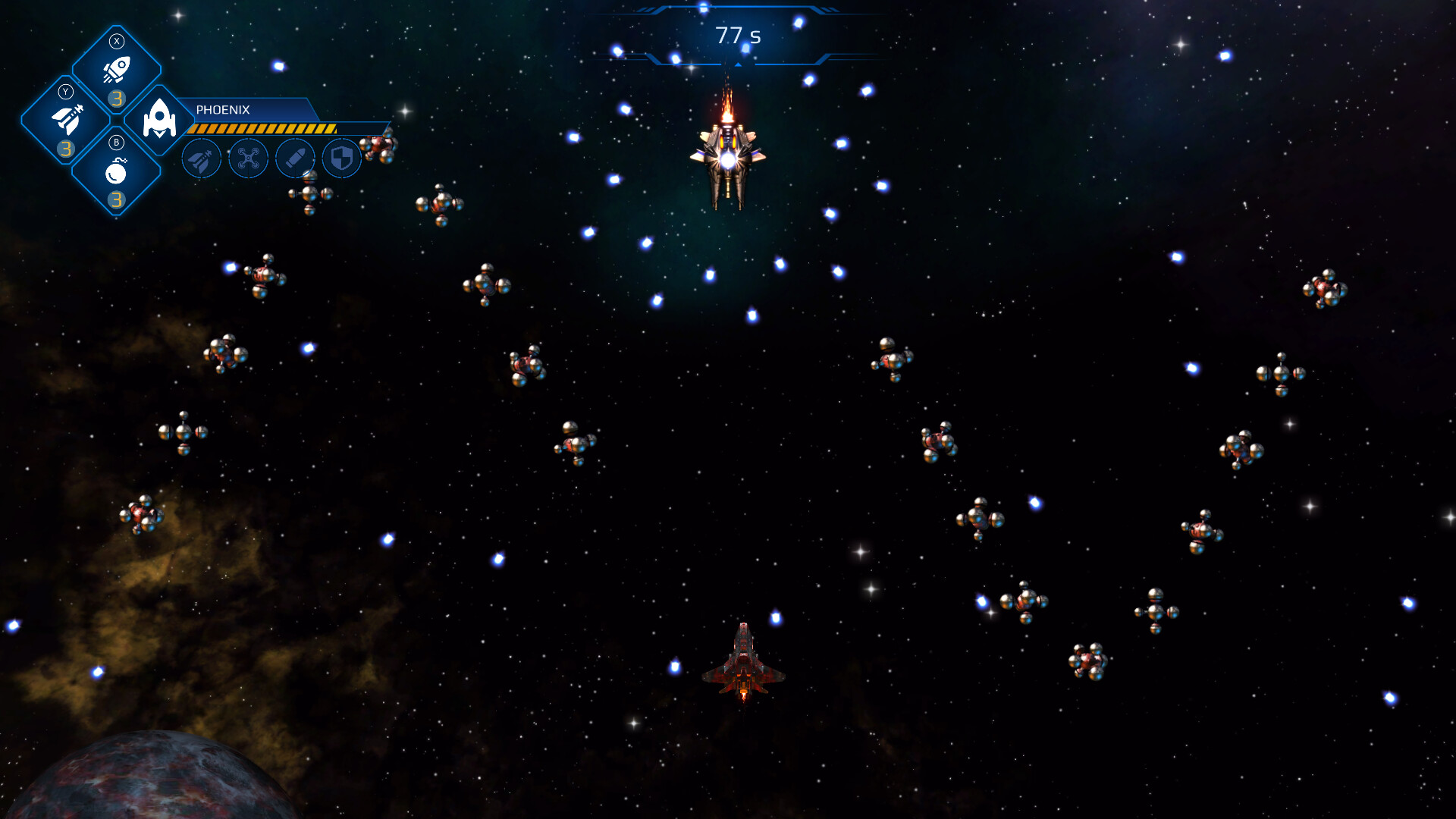This screenshot has height=819, width=1456.
Task: Click the player's Phoenix ship at screen top
Action: tap(730, 159)
